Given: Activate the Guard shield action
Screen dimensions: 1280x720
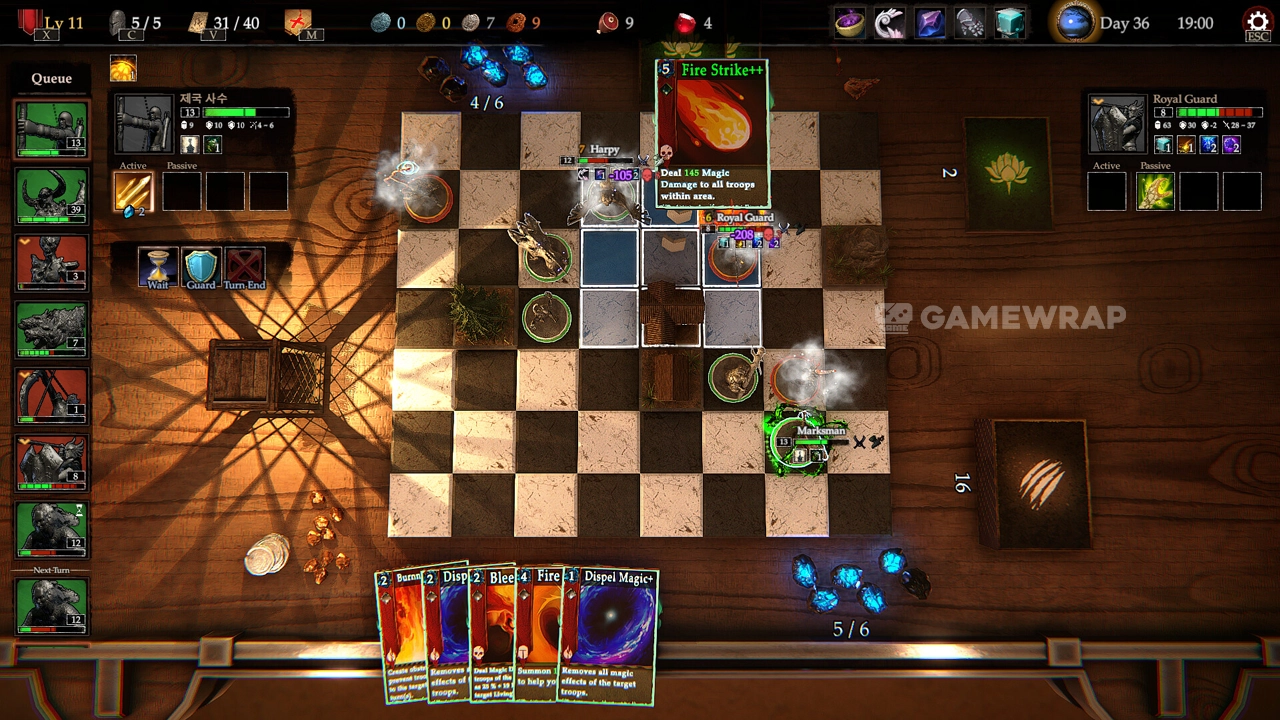Looking at the screenshot, I should point(201,266).
